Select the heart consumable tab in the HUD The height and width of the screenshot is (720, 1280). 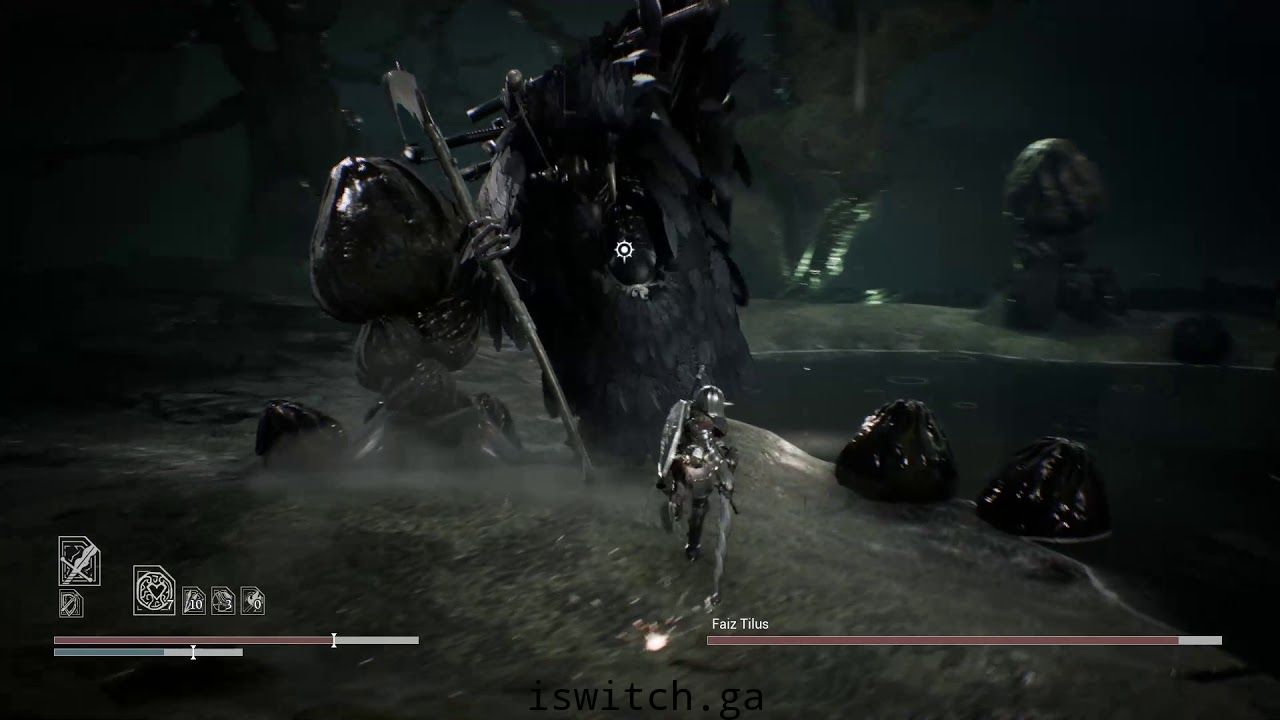[154, 590]
